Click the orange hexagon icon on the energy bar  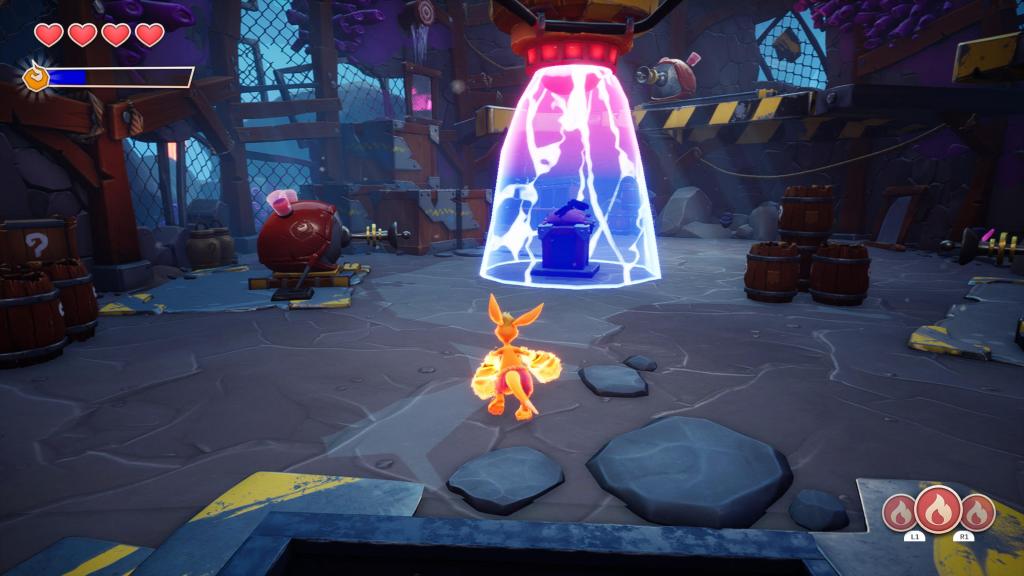click(35, 77)
